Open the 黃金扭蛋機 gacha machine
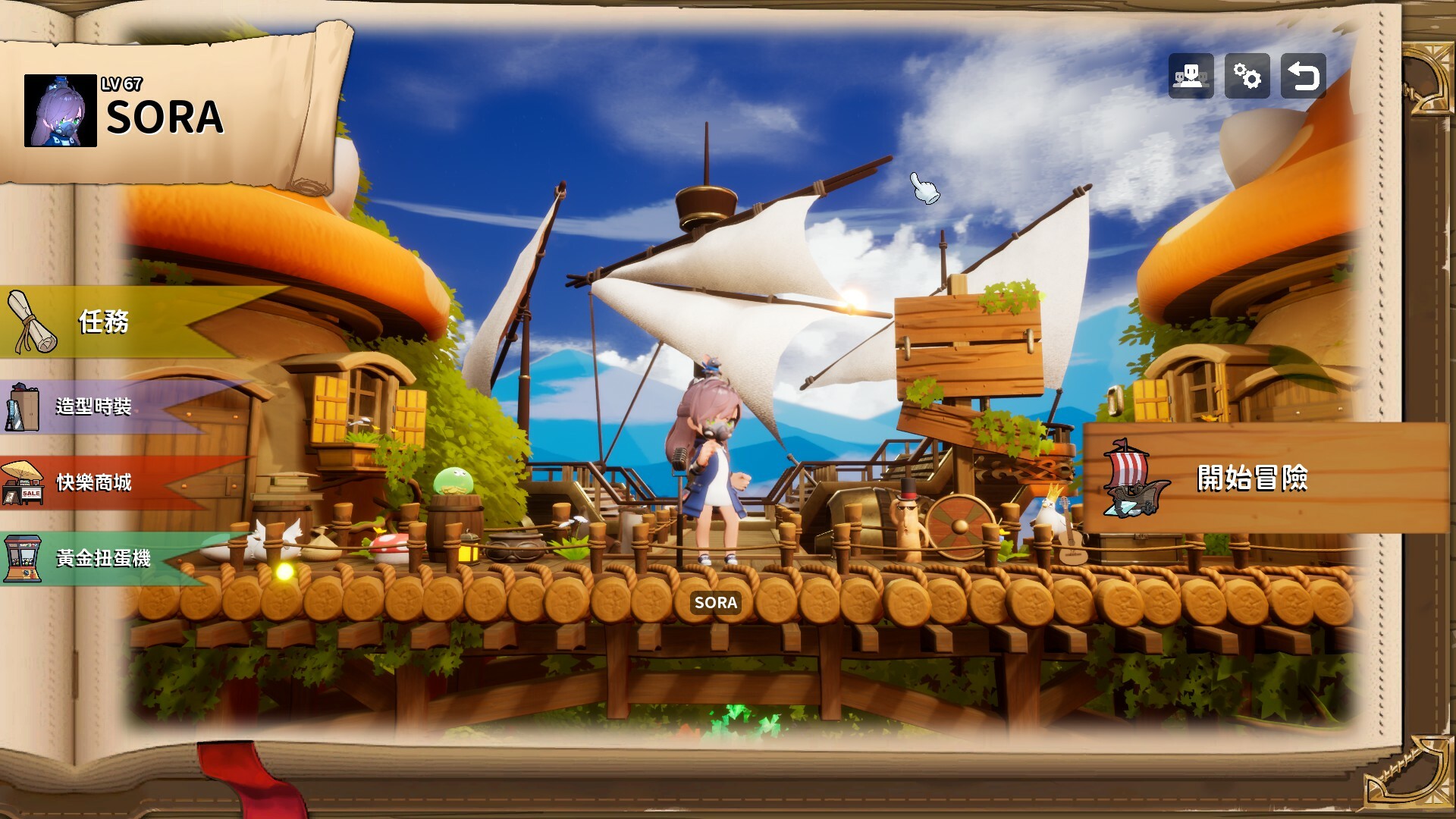This screenshot has width=1456, height=819. (x=102, y=559)
